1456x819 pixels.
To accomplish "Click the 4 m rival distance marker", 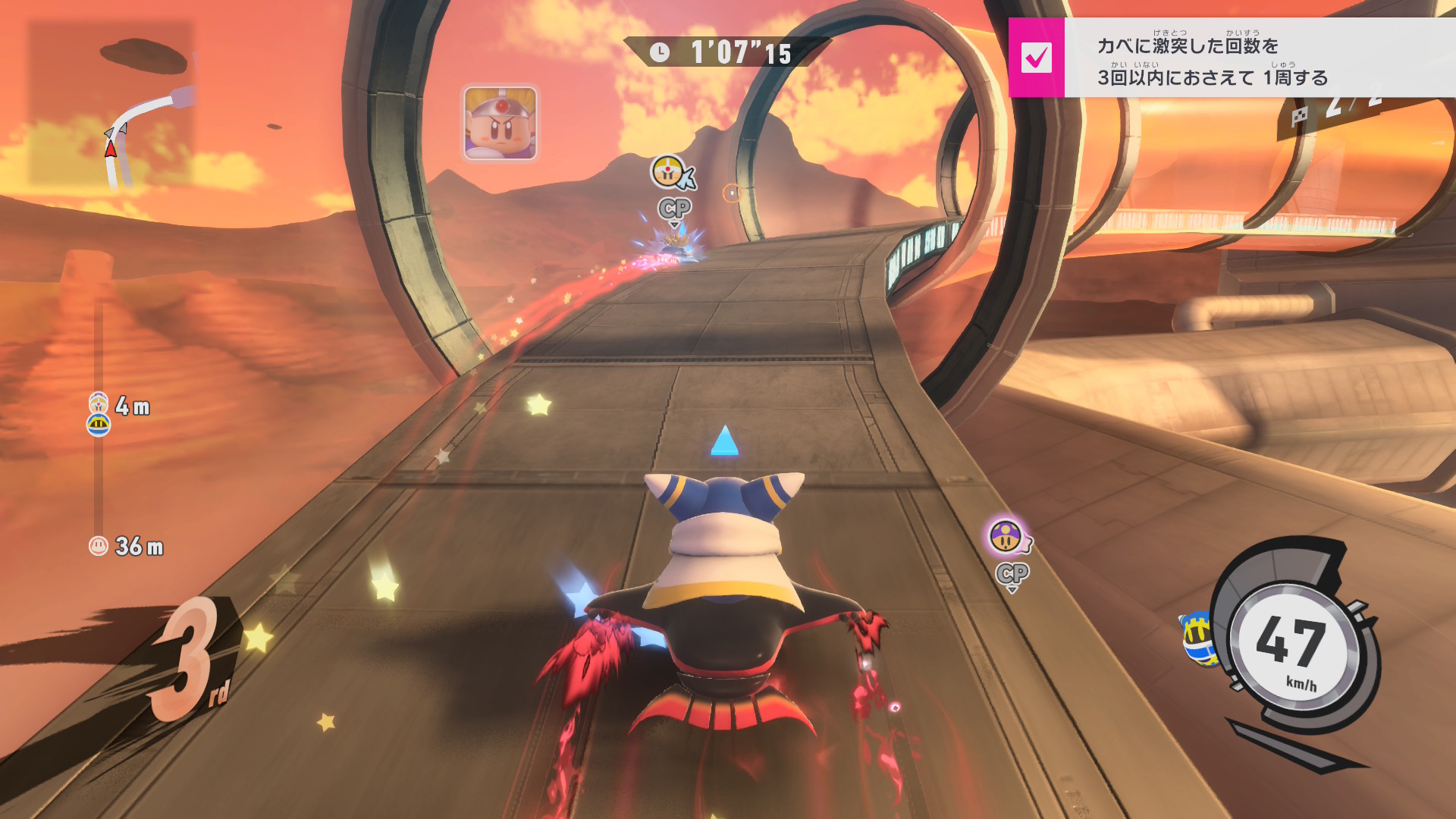I will [x=121, y=409].
